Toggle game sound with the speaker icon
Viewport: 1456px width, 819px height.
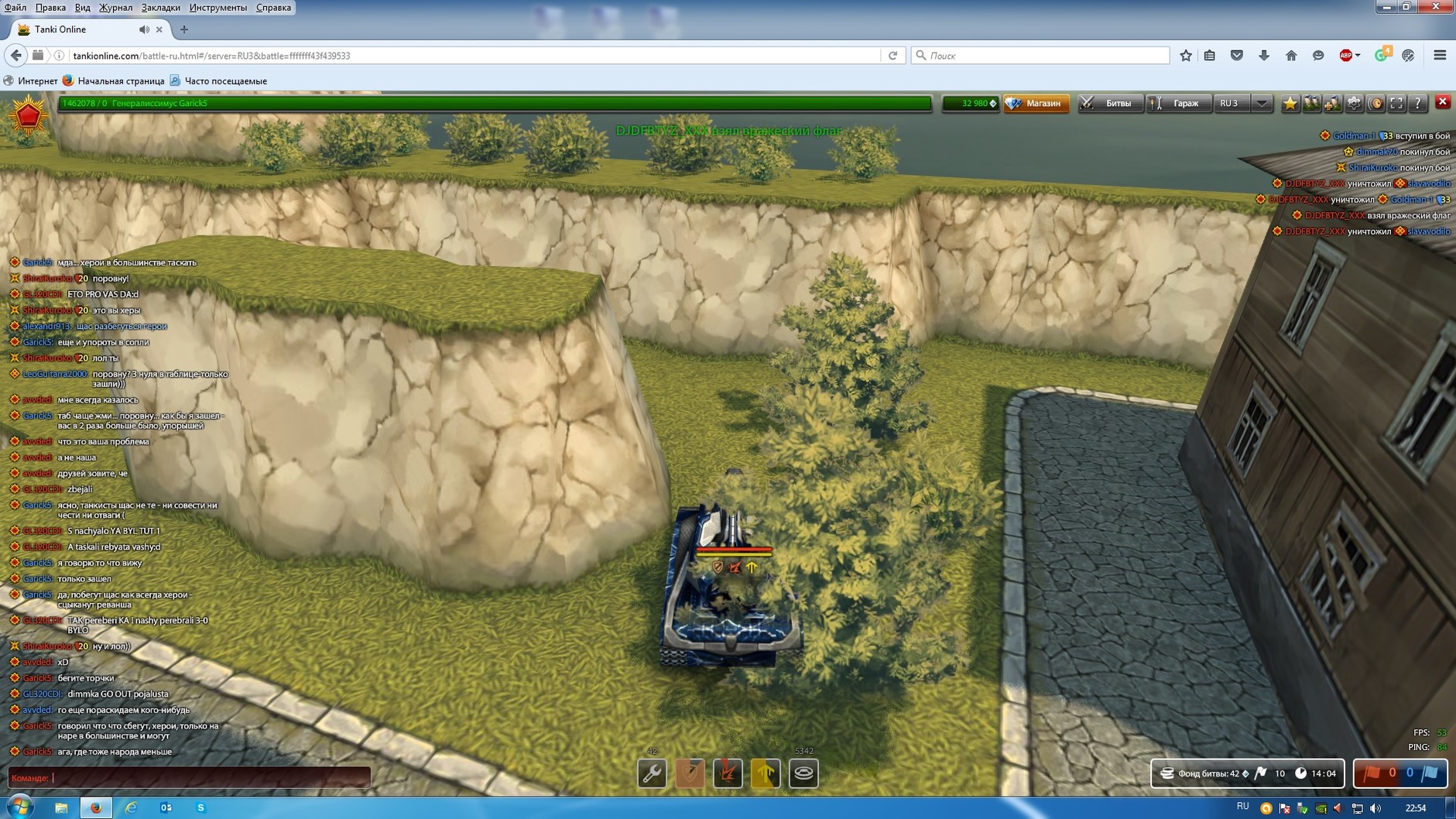coord(1375,103)
